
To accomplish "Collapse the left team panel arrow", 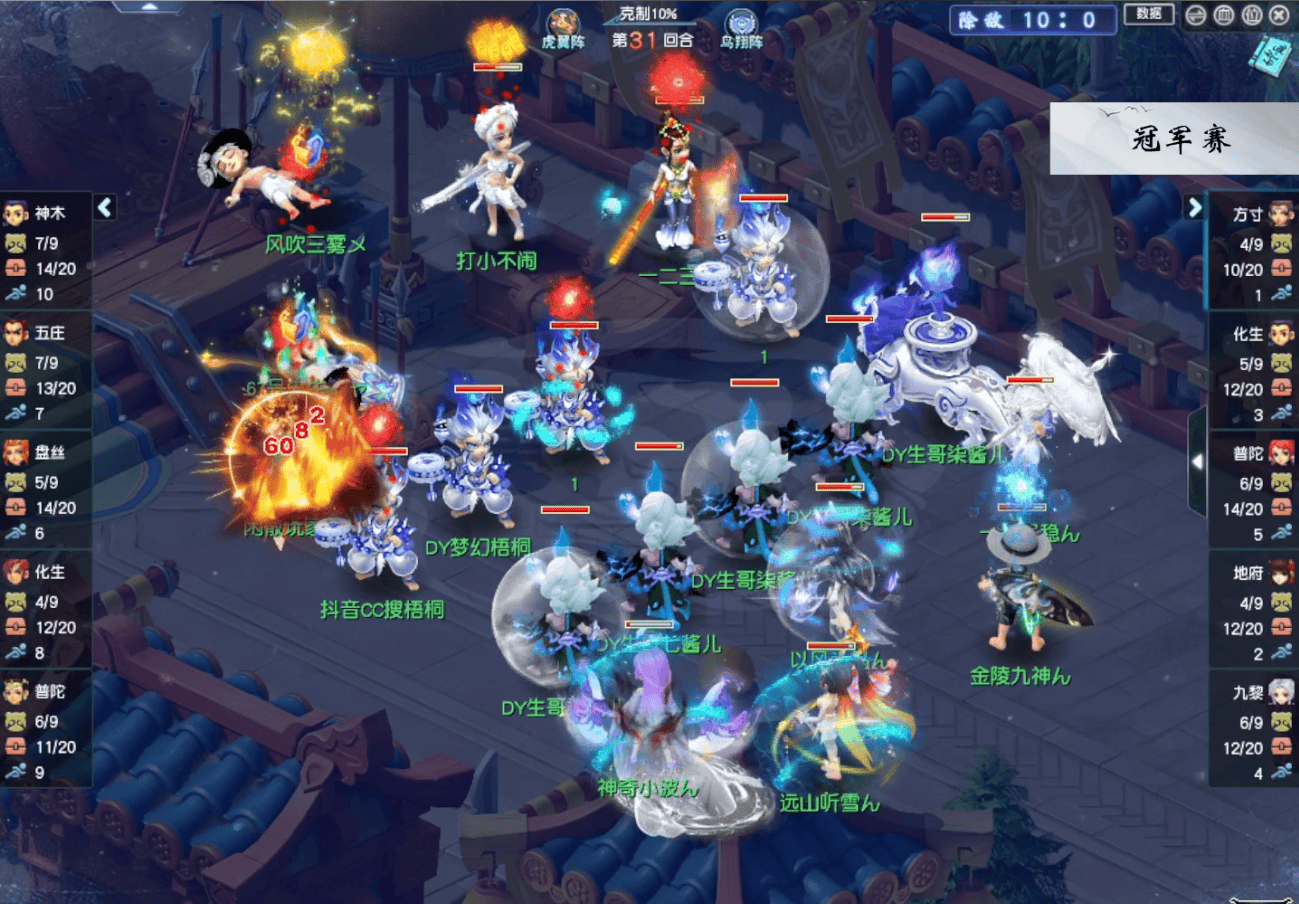I will tap(105, 207).
